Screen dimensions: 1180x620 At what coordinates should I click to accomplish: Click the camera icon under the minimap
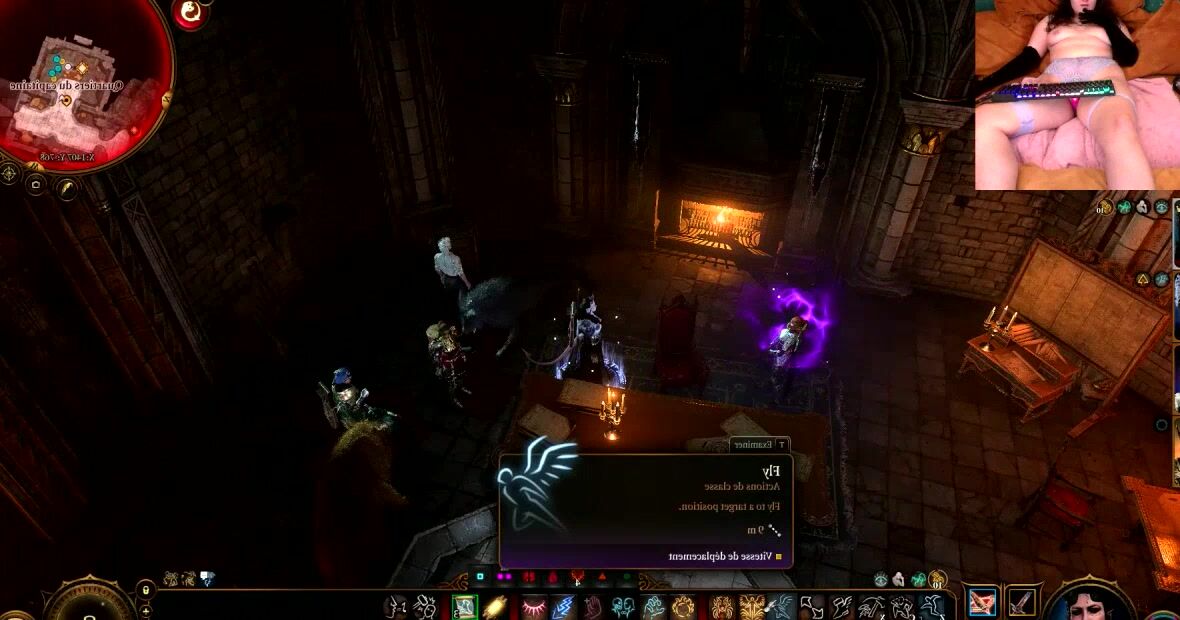point(36,185)
